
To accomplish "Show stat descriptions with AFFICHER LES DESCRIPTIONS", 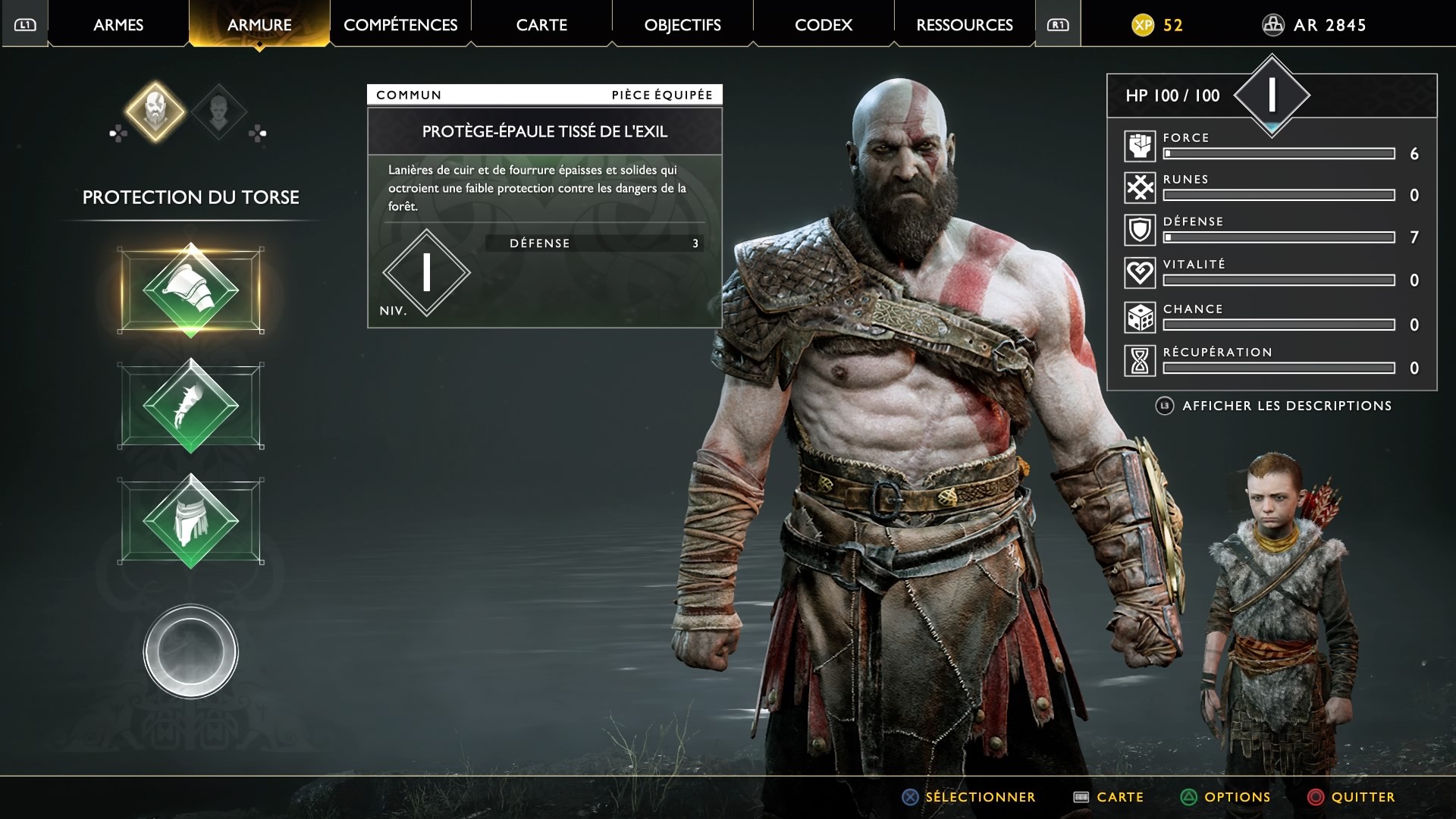I will click(x=1286, y=406).
